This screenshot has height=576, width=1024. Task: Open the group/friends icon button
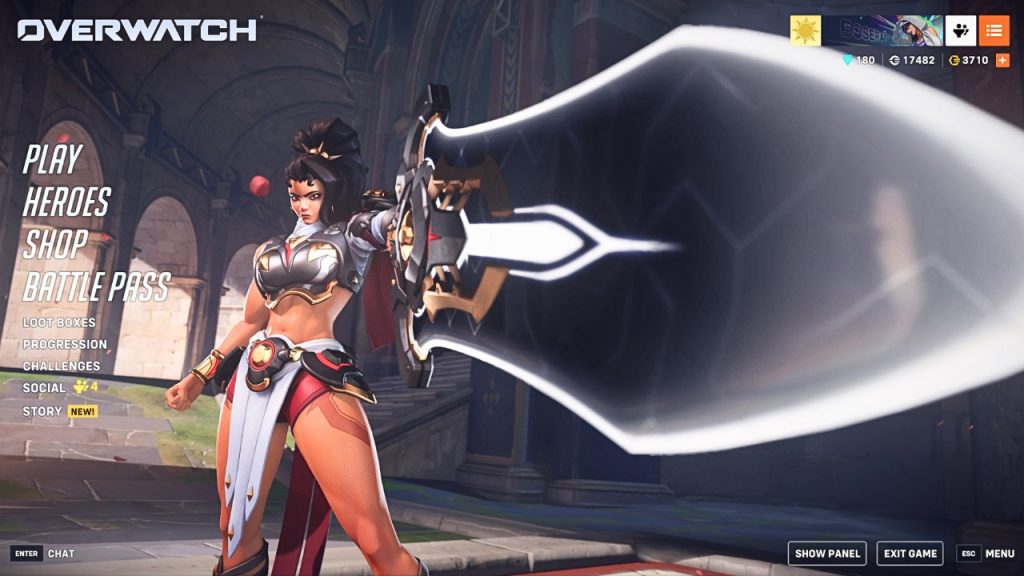[x=961, y=31]
